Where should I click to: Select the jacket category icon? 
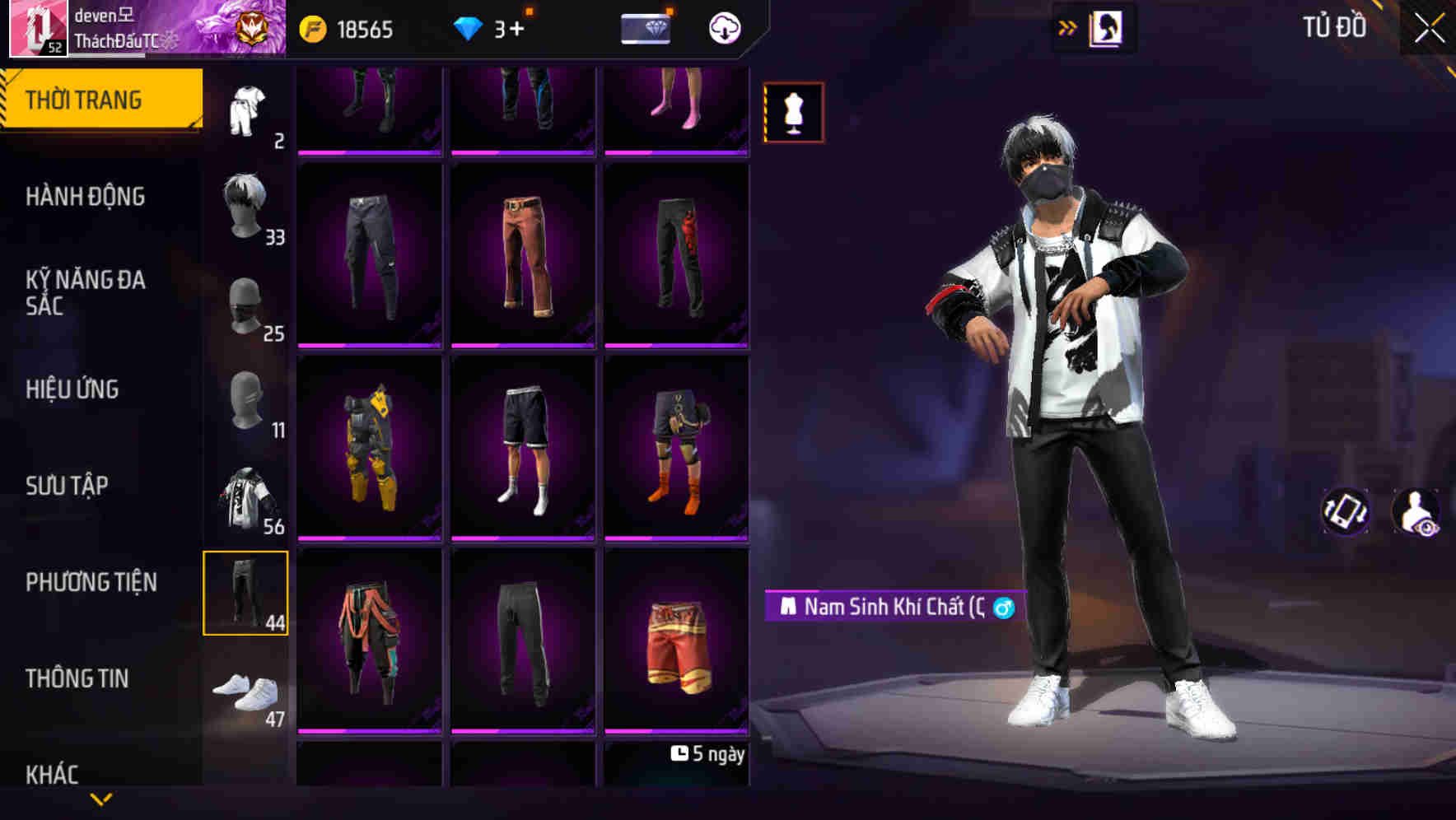point(245,498)
